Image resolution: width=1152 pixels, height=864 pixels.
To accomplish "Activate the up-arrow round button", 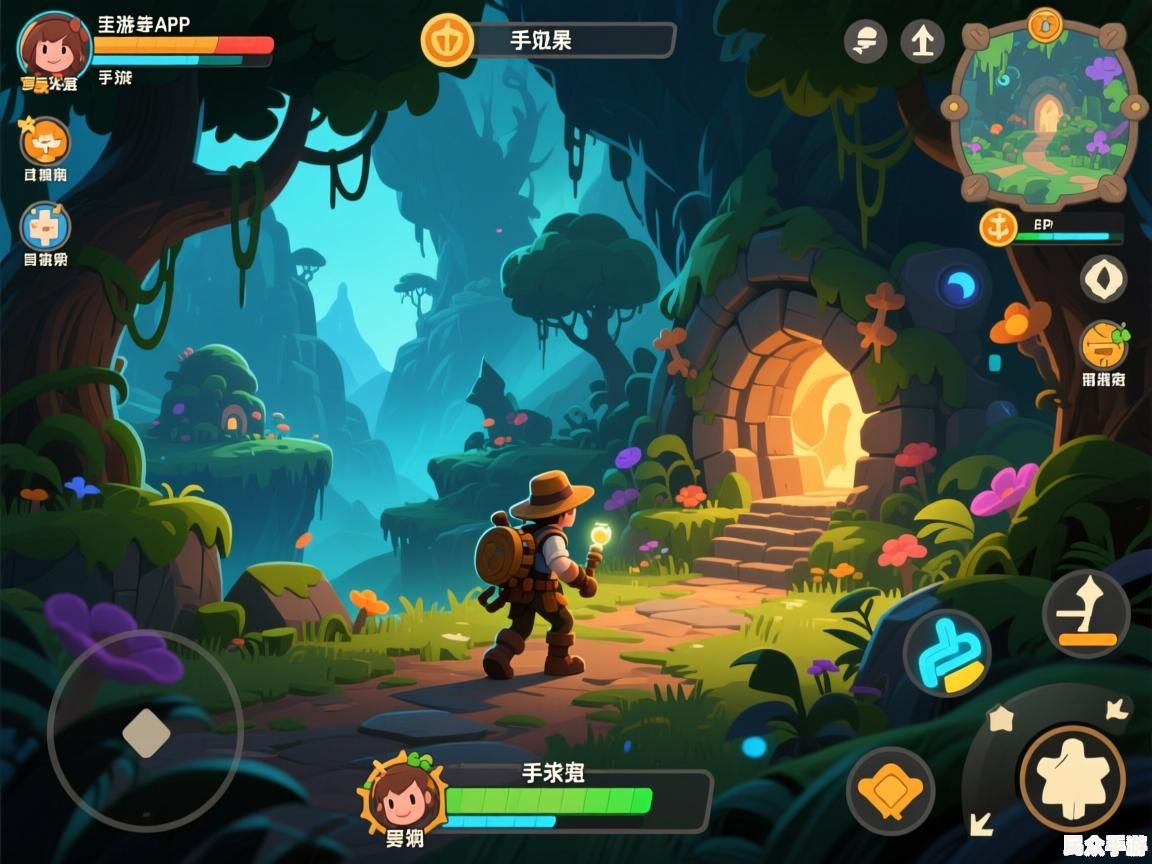I will pyautogui.click(x=922, y=42).
